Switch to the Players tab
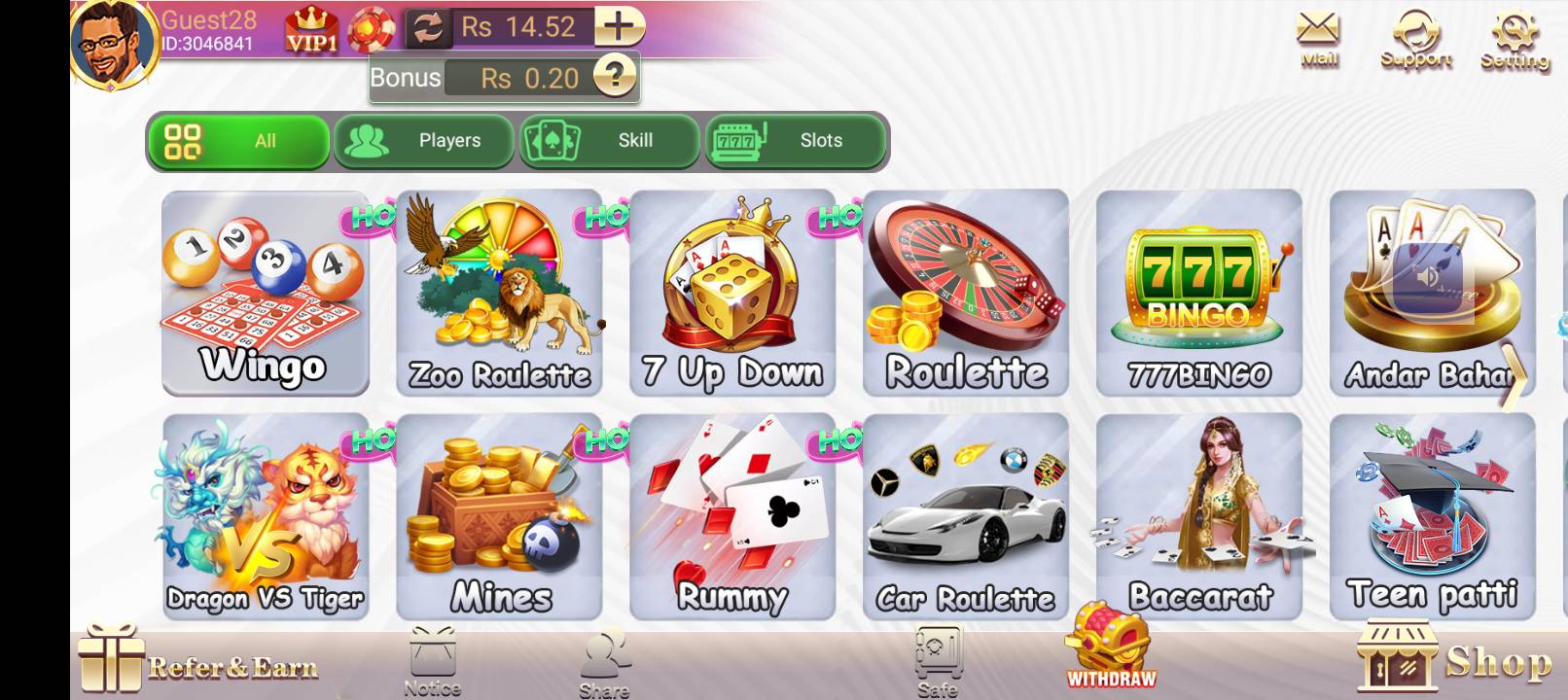 click(424, 141)
